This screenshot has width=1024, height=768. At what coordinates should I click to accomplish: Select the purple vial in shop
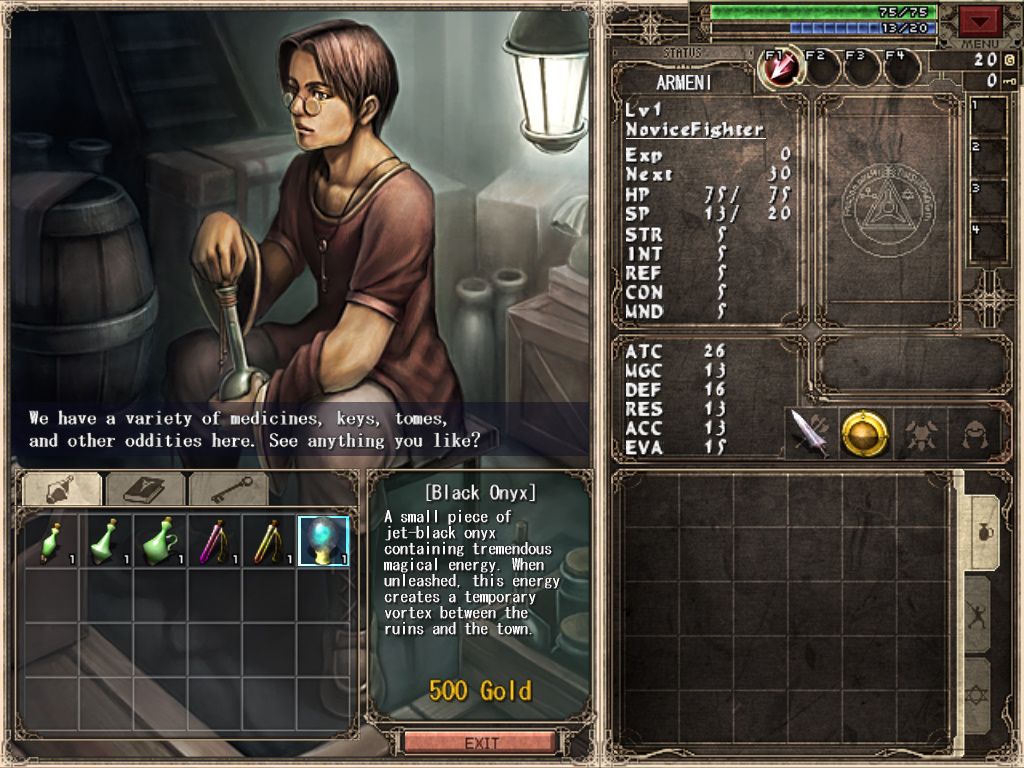pyautogui.click(x=214, y=541)
